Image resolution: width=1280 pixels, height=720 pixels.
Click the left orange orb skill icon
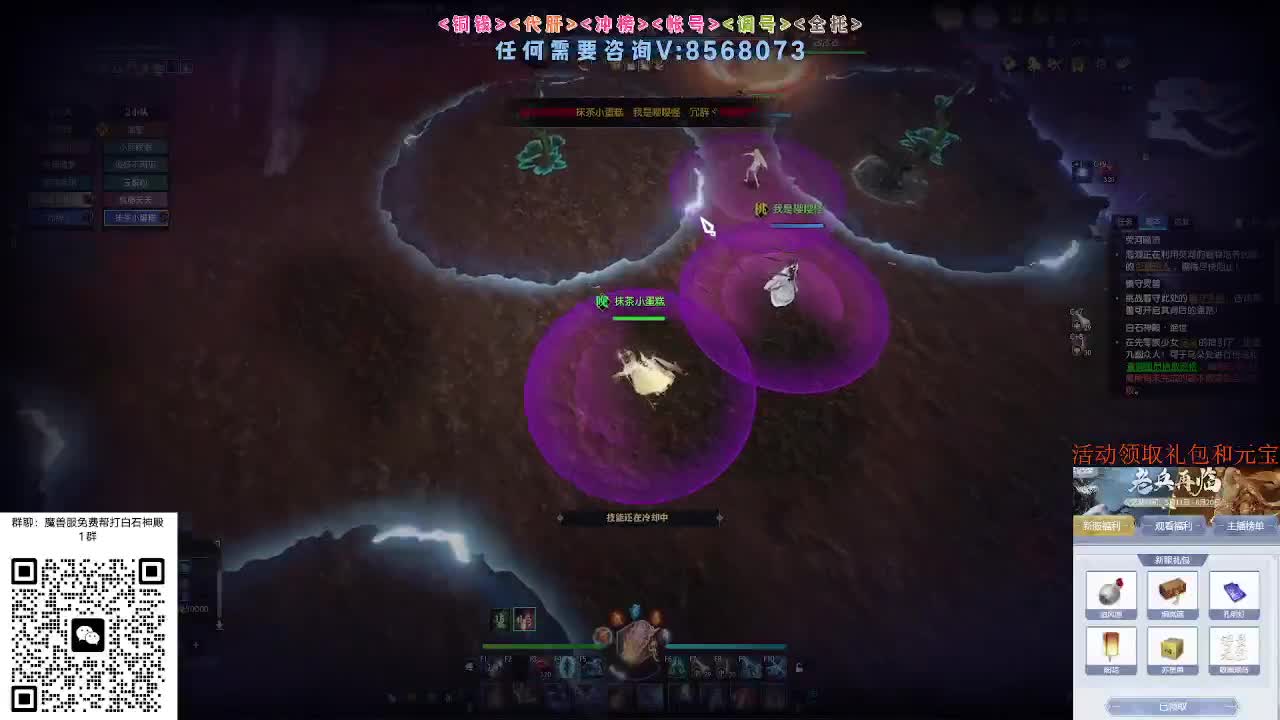(617, 615)
